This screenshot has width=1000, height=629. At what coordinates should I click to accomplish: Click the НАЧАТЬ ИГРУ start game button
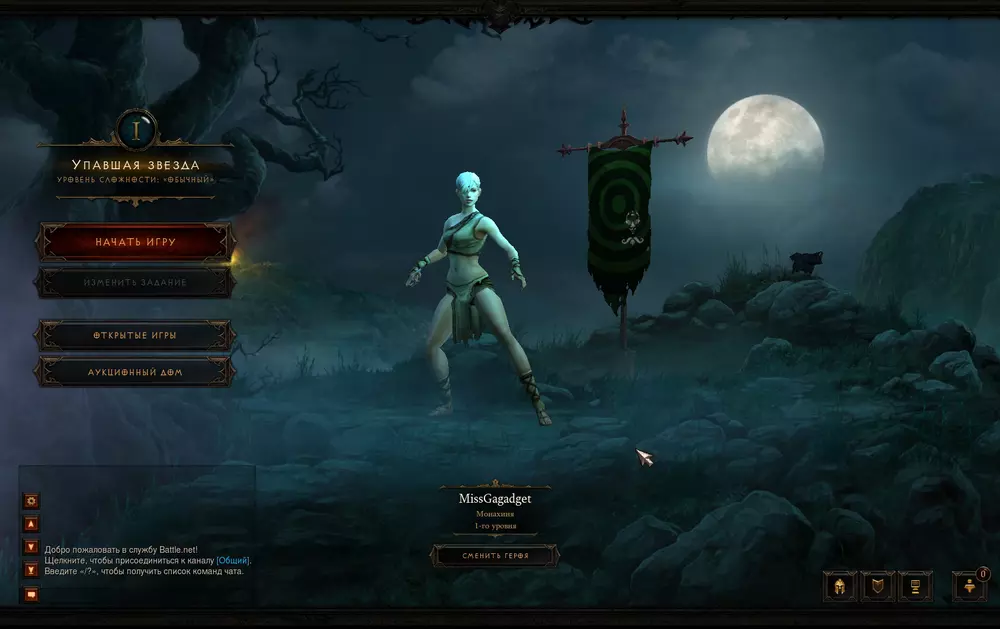(x=136, y=242)
